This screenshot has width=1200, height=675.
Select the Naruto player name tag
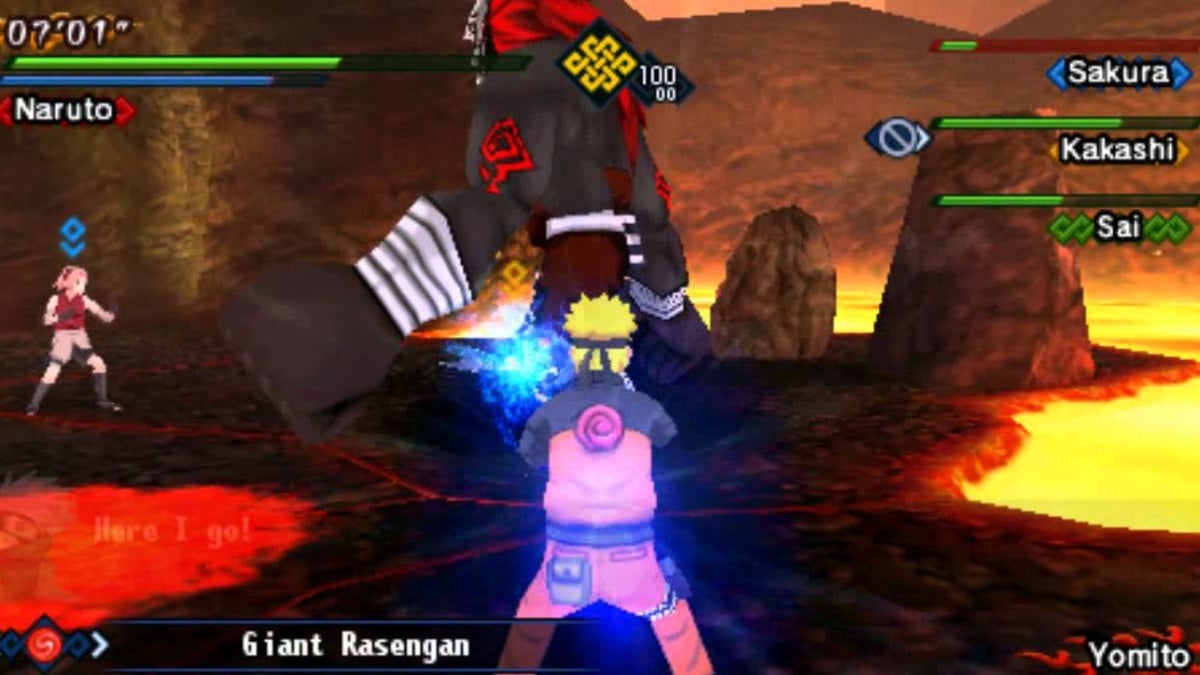[66, 110]
